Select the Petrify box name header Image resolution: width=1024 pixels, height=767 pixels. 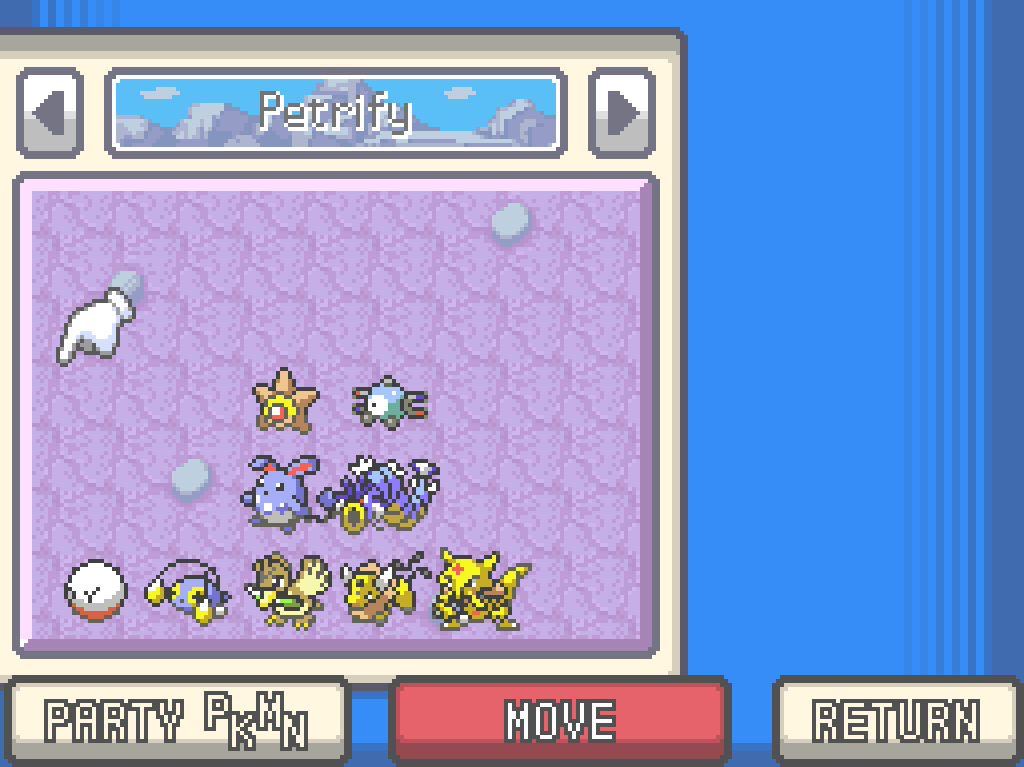[335, 112]
